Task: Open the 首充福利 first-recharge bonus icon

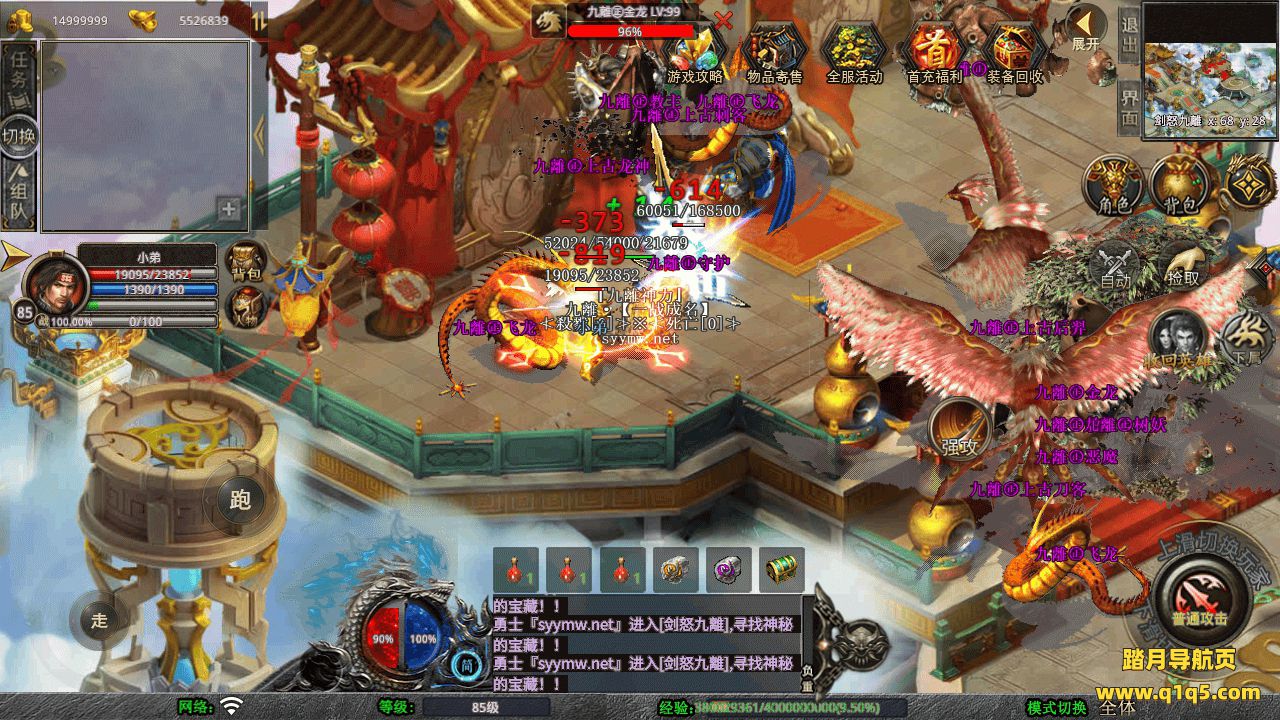Action: [934, 52]
